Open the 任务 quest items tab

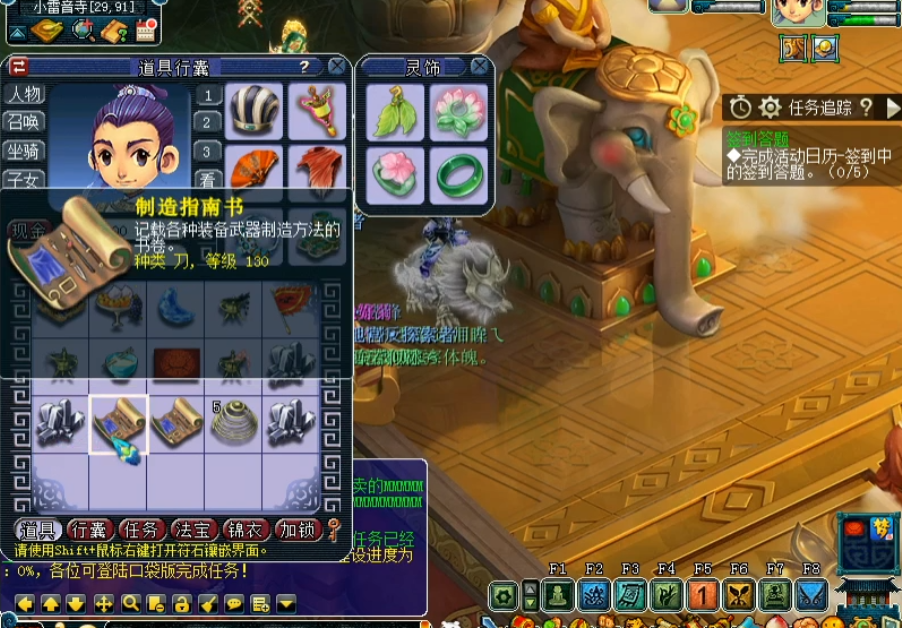tap(142, 530)
